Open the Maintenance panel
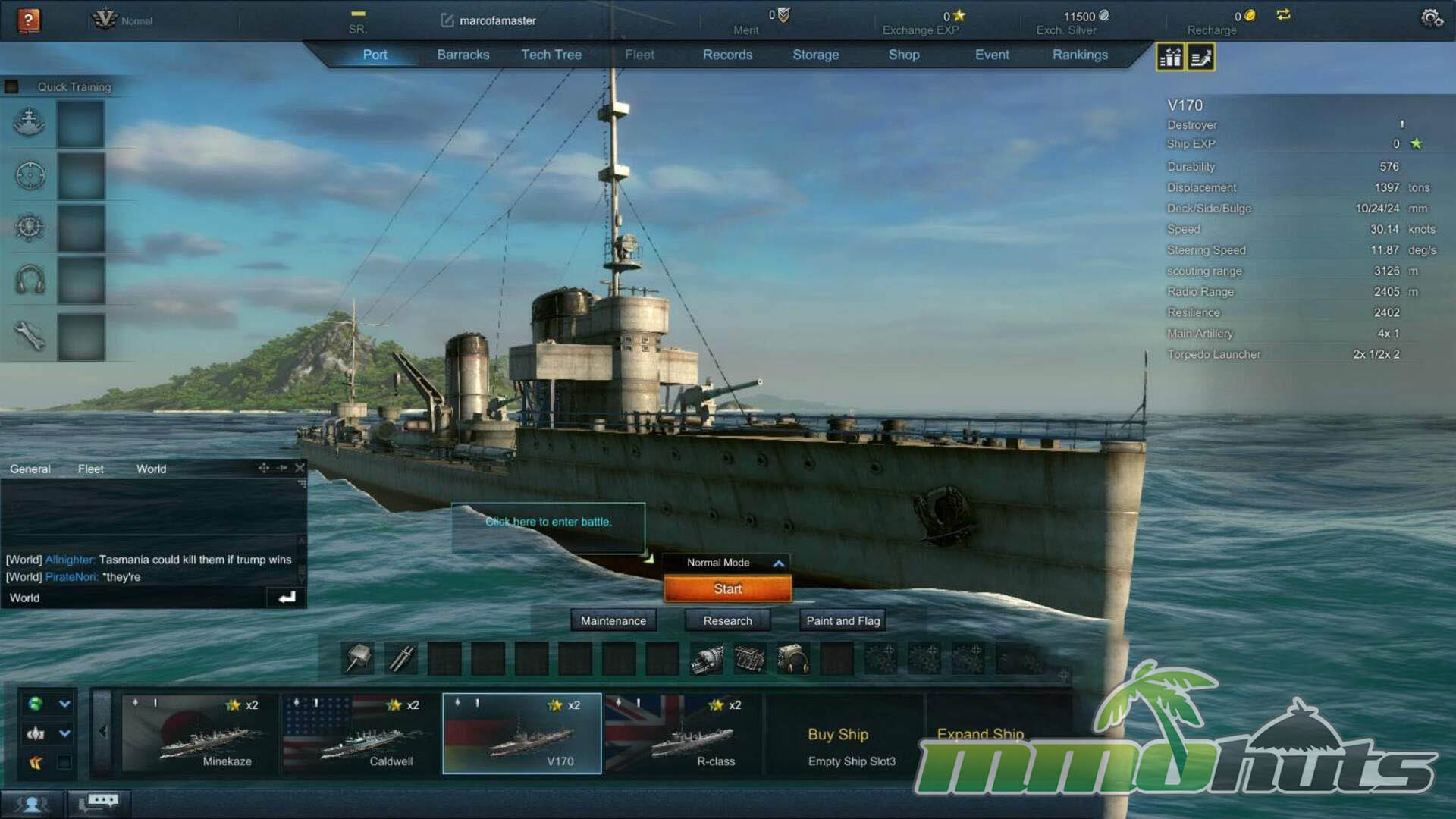Image resolution: width=1456 pixels, height=819 pixels. tap(613, 620)
